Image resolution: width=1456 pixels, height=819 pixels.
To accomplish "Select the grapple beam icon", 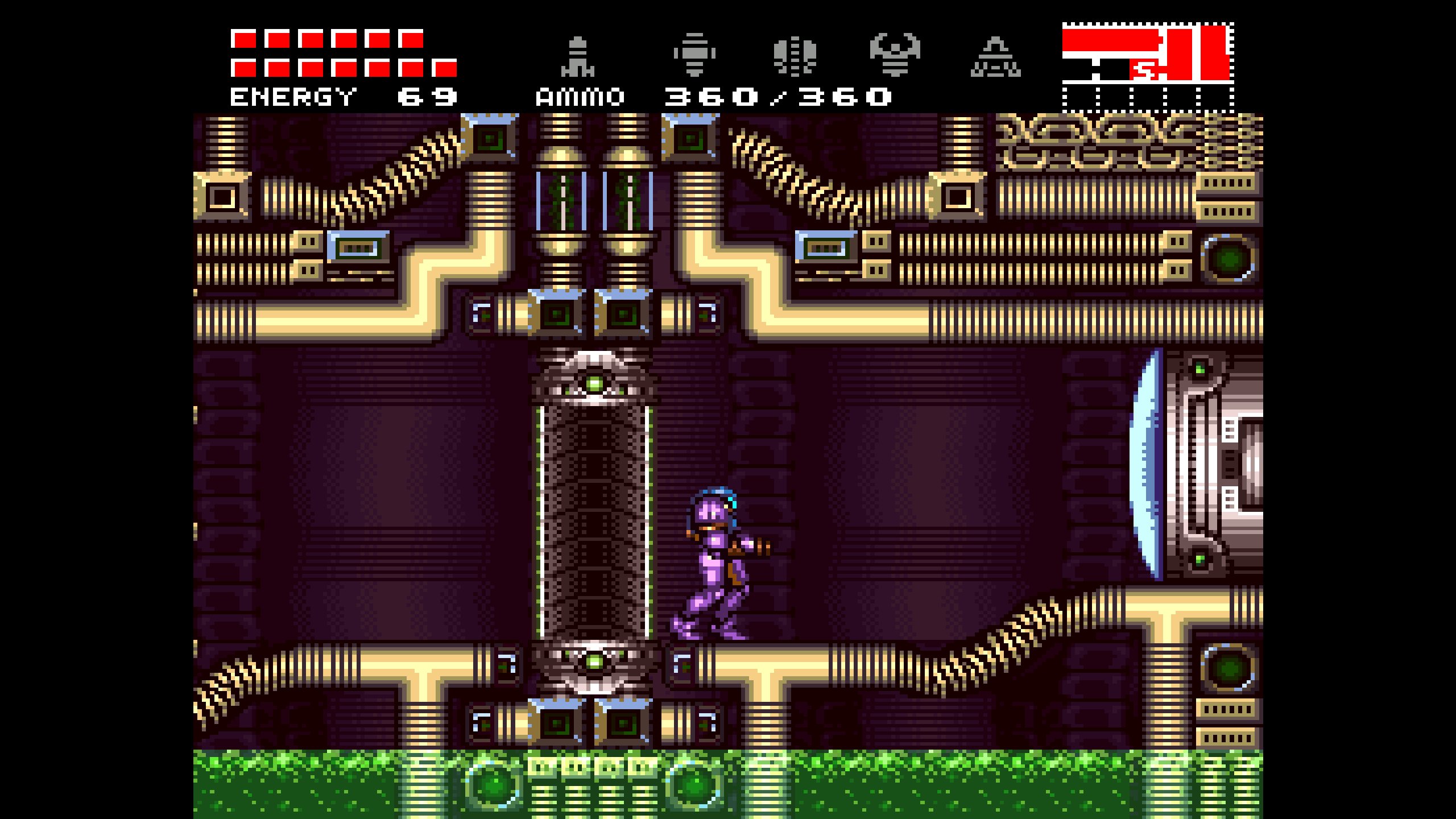I will click(895, 55).
